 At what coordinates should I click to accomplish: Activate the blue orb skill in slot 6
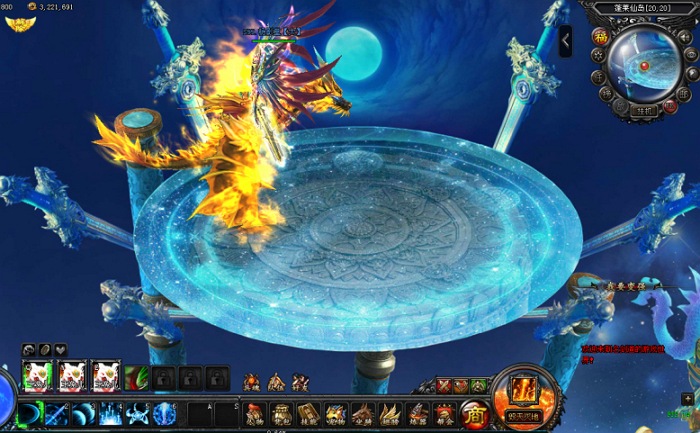(164, 413)
